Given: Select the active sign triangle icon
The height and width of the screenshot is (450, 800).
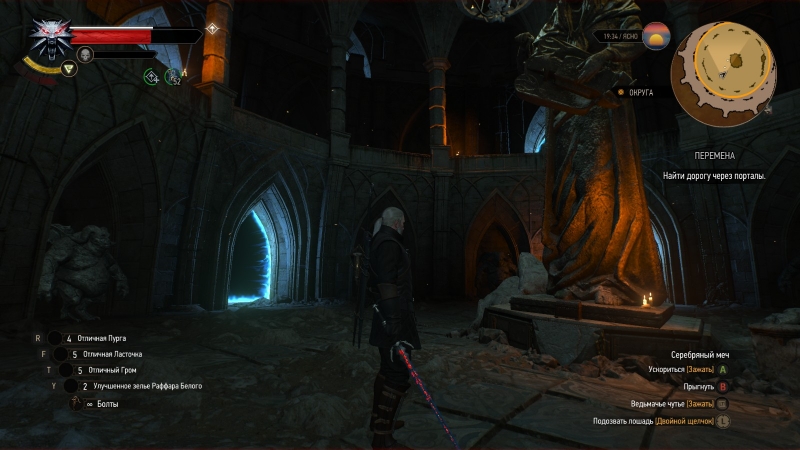Looking at the screenshot, I should 68,69.
